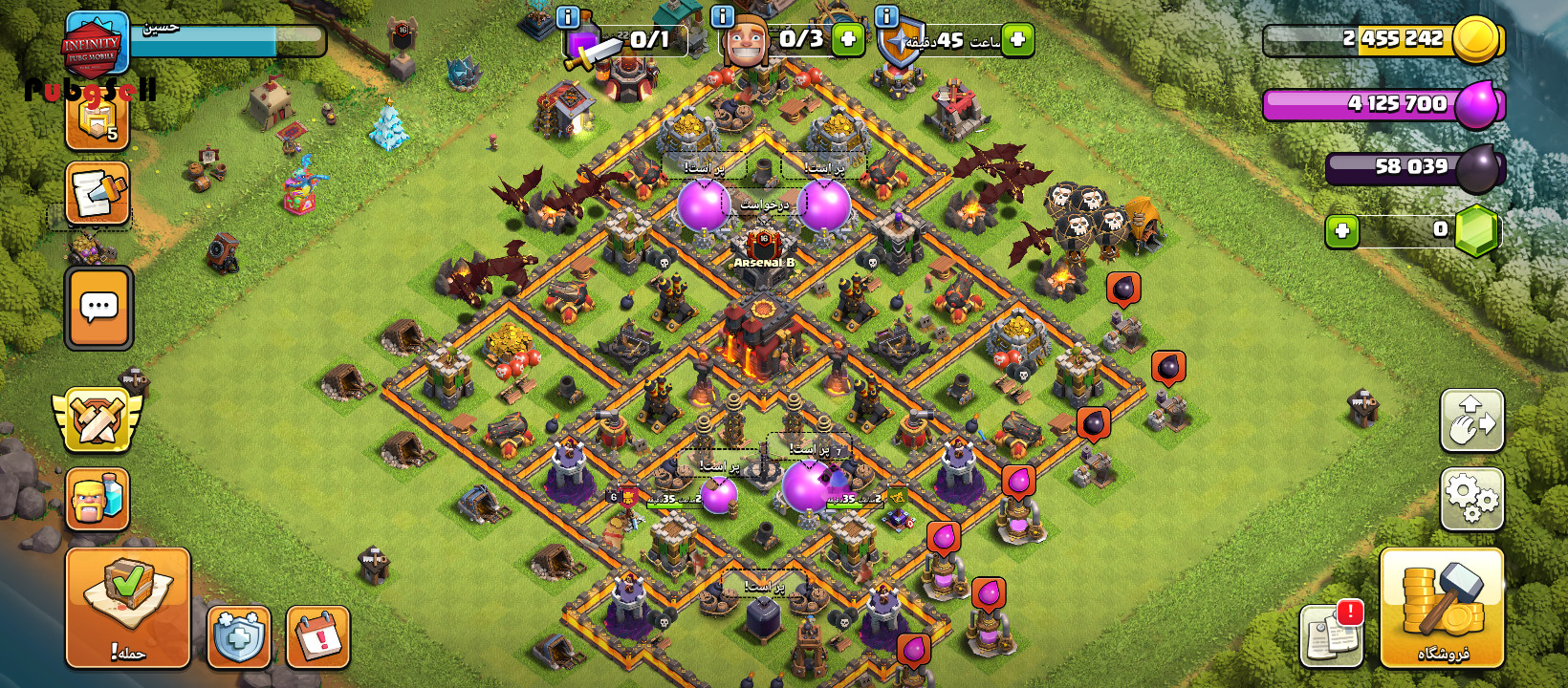
Task: Open the chat speech bubble panel
Action: coord(98,308)
